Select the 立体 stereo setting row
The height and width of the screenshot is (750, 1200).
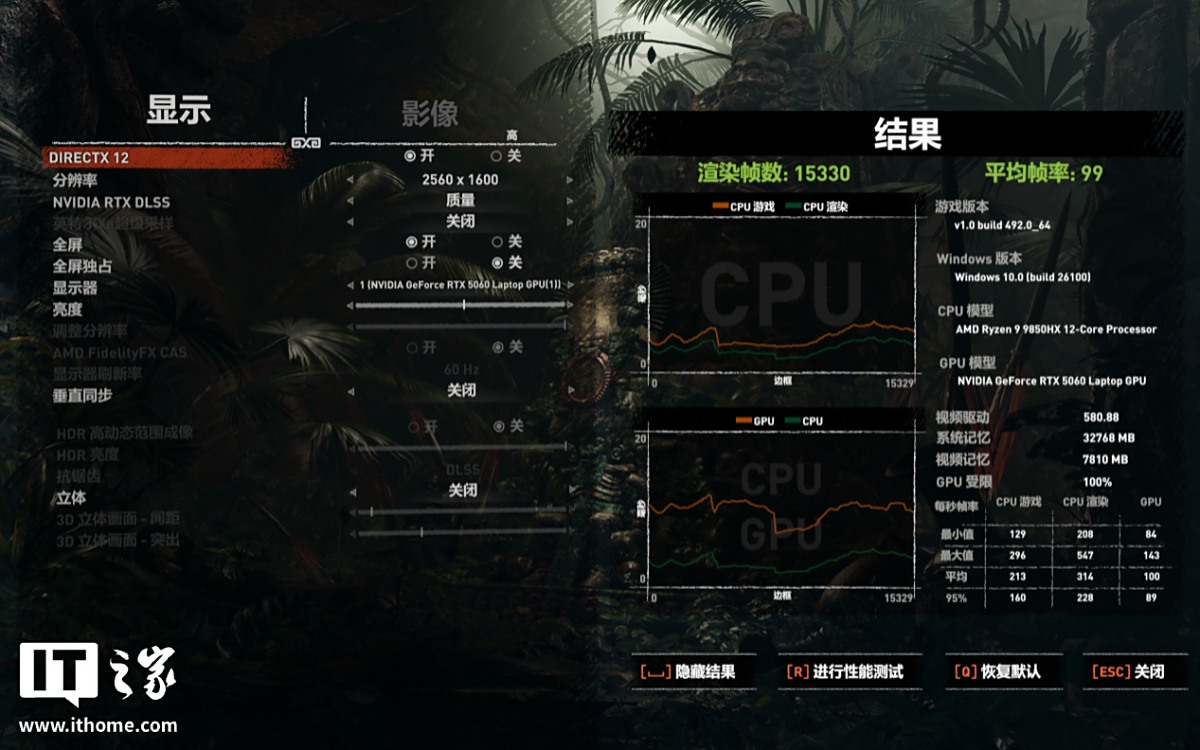[70, 497]
